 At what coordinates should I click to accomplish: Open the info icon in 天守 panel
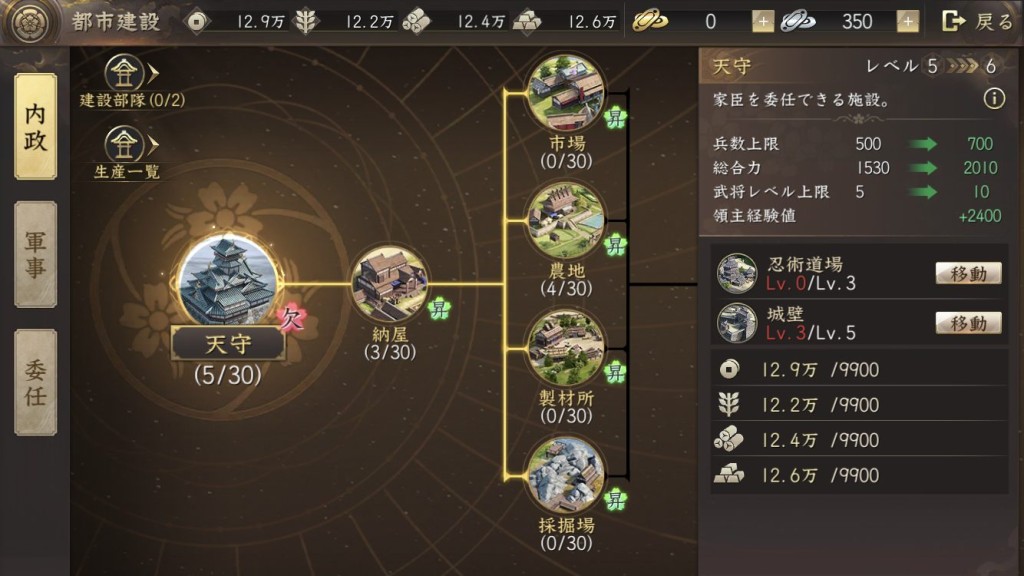993,99
